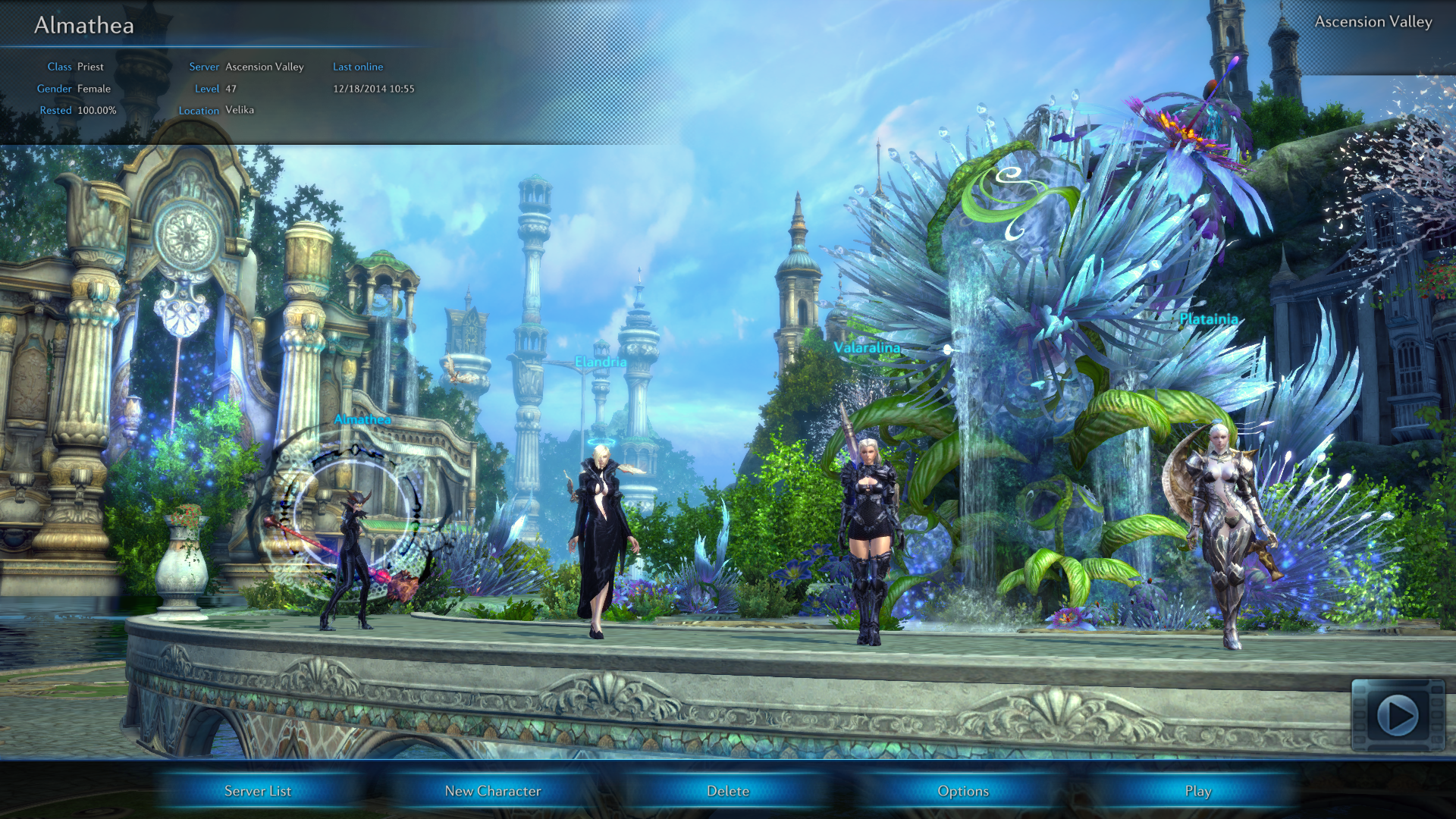Create a New Character
The width and height of the screenshot is (1456, 819).
coord(493,791)
